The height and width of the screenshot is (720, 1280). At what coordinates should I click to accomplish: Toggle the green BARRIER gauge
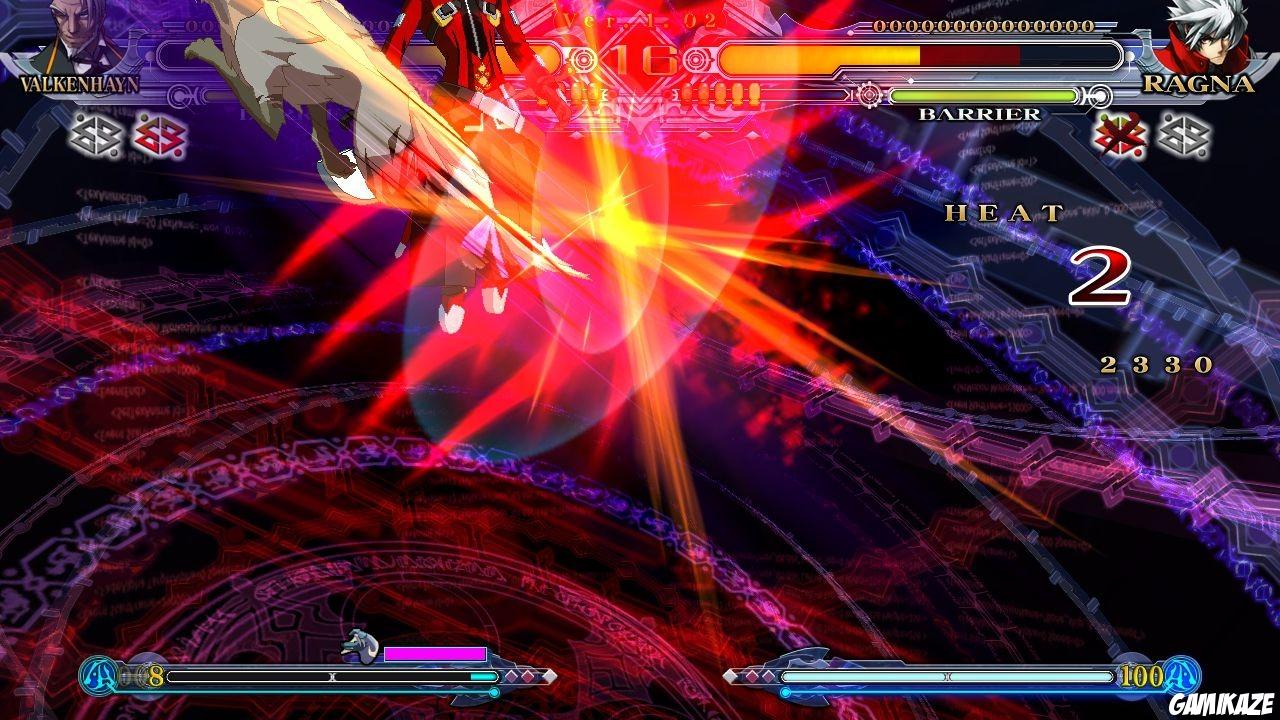tap(985, 96)
